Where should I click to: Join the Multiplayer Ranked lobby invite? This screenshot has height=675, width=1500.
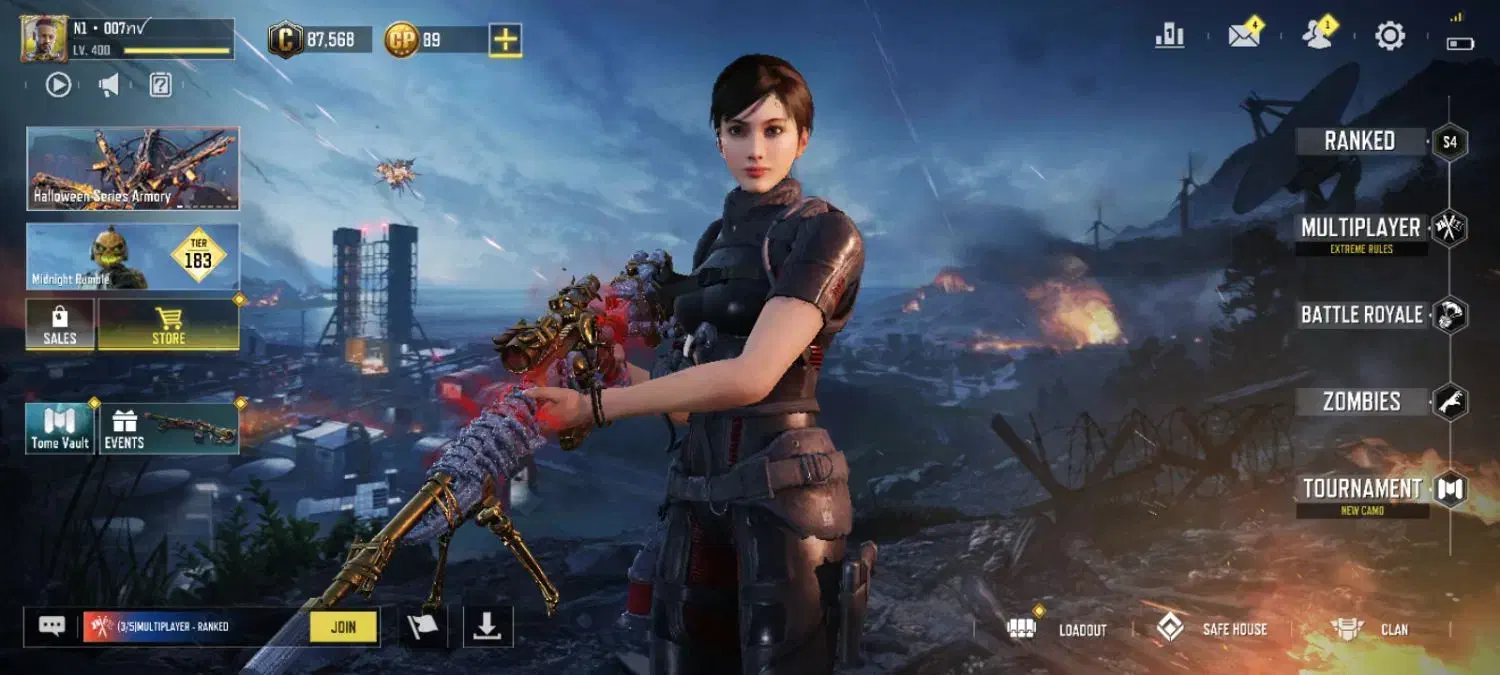pyautogui.click(x=343, y=627)
